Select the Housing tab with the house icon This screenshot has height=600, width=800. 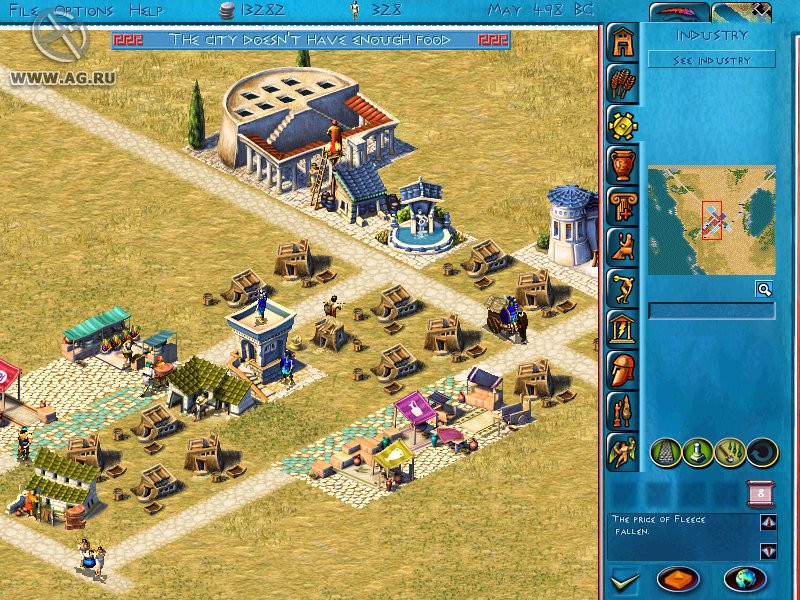[x=621, y=44]
